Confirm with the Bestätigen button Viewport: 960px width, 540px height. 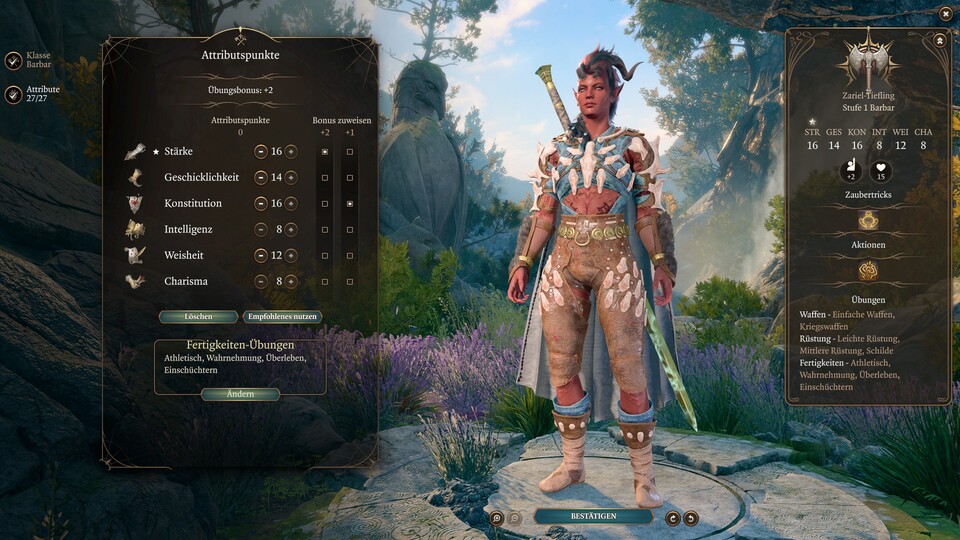(x=593, y=516)
